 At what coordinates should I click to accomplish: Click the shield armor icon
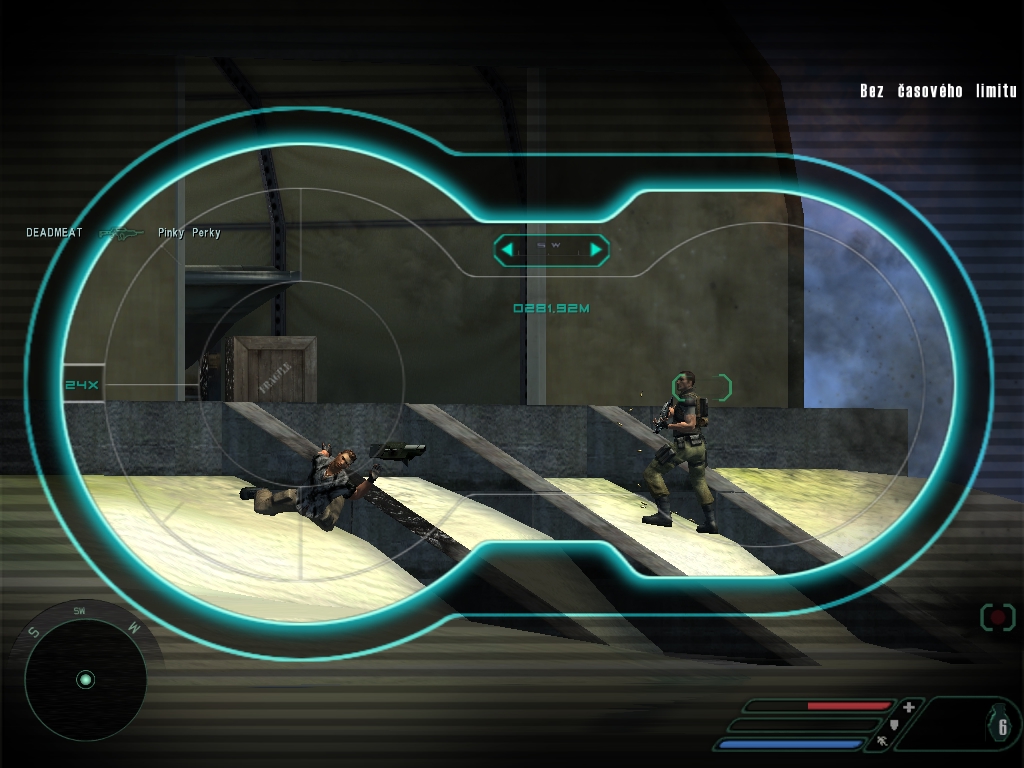tap(895, 724)
